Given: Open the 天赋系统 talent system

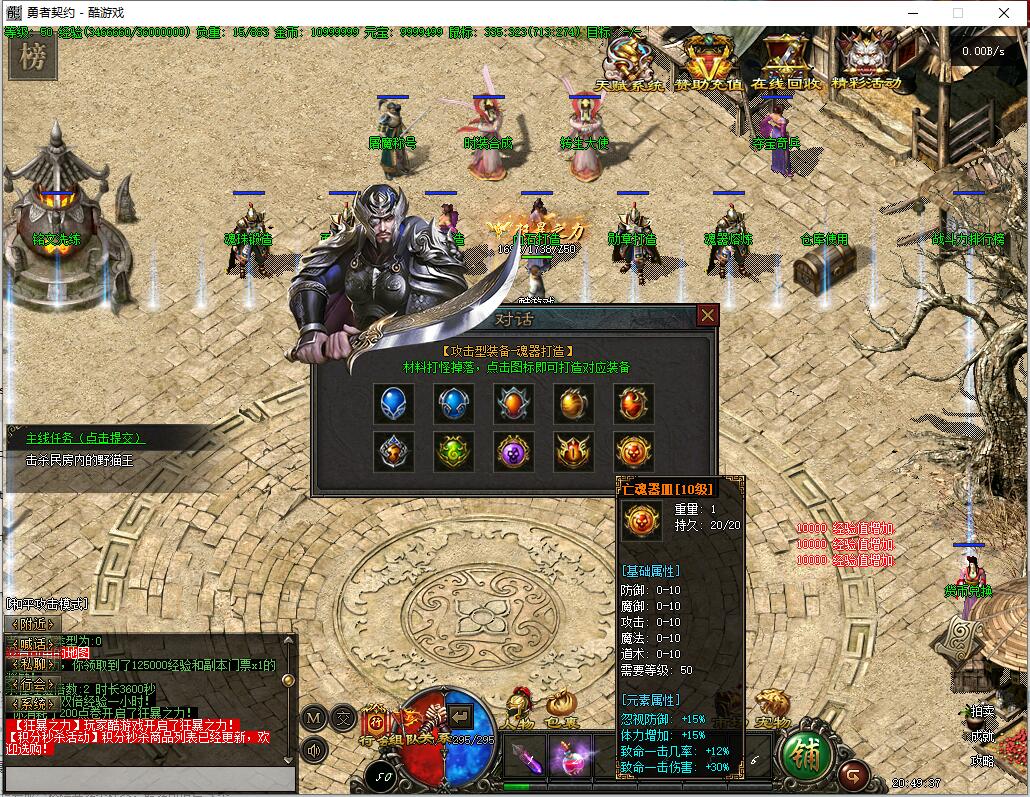Looking at the screenshot, I should [630, 62].
